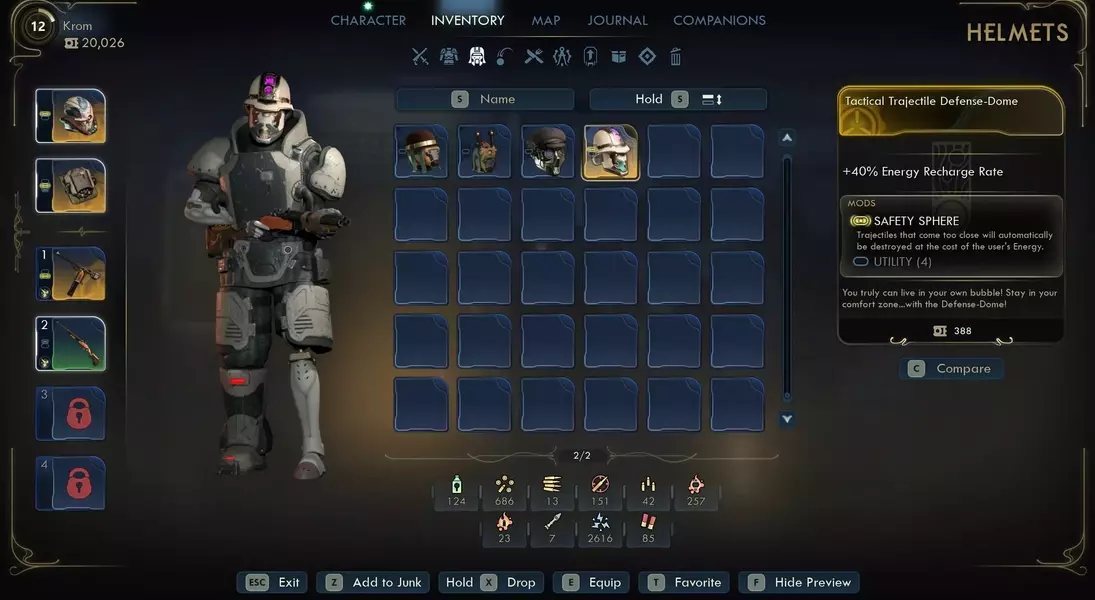1095x600 pixels.
Task: Open the Character tab
Action: click(x=368, y=20)
